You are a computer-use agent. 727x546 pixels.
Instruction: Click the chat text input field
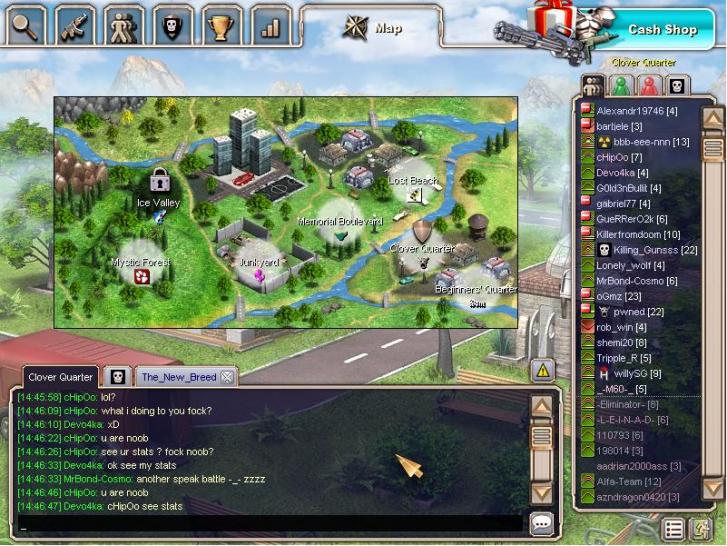[270, 523]
